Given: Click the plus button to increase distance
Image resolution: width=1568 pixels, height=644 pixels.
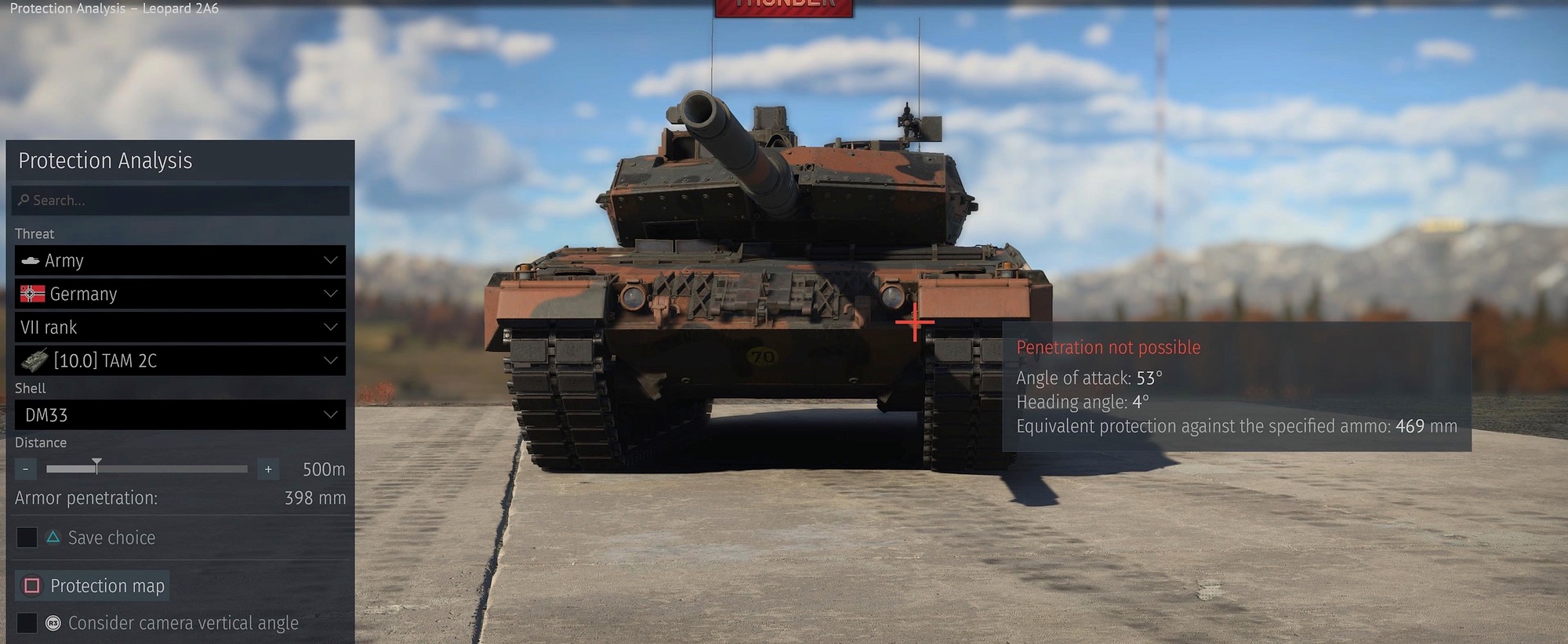Looking at the screenshot, I should pyautogui.click(x=267, y=469).
